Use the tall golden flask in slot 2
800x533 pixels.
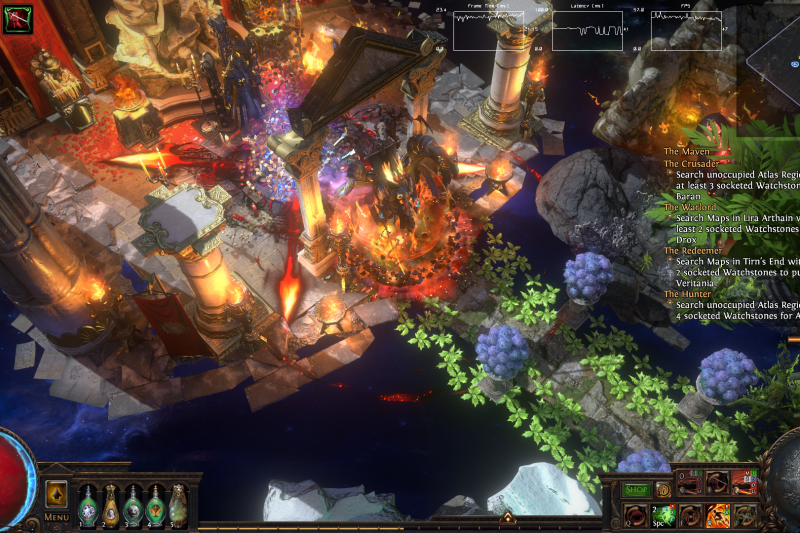coord(111,505)
